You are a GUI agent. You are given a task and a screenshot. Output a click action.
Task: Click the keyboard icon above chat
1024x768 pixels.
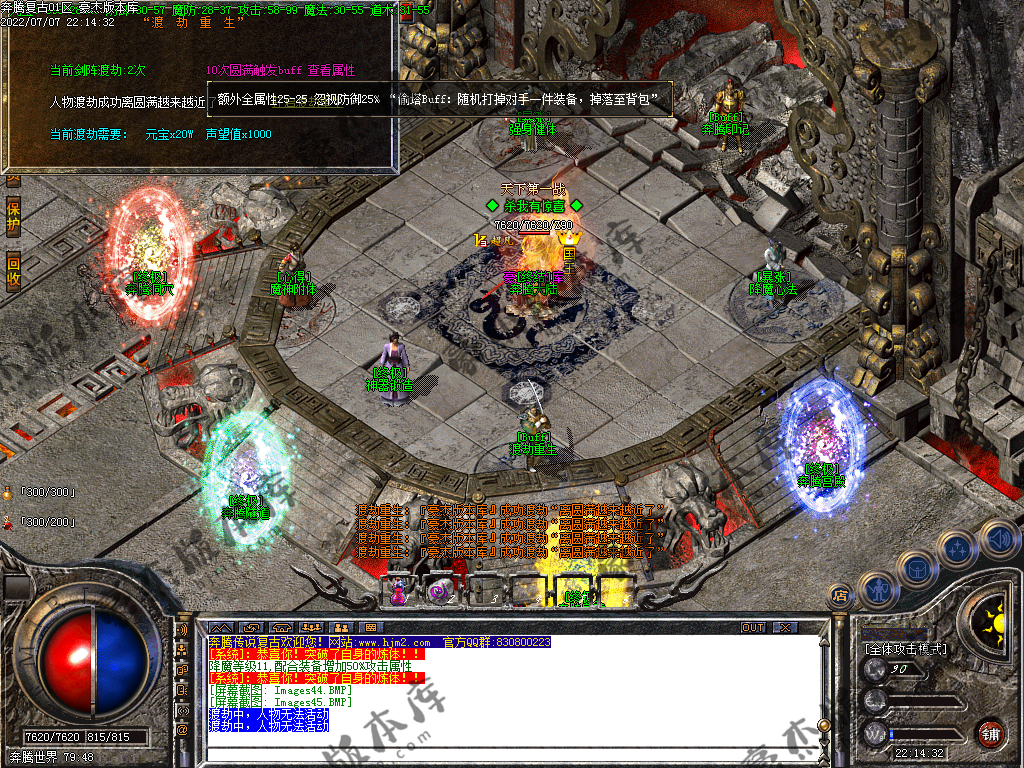[372, 628]
